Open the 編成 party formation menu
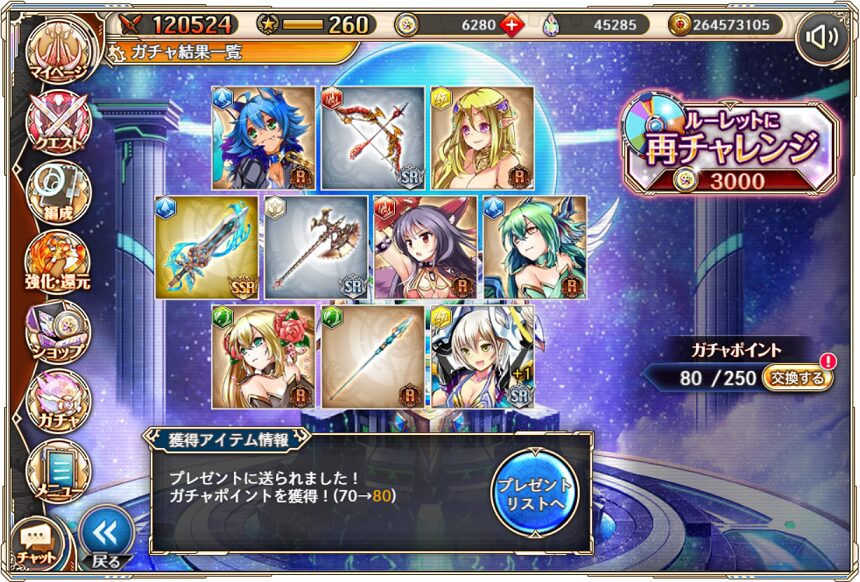860x582 pixels. tap(57, 192)
